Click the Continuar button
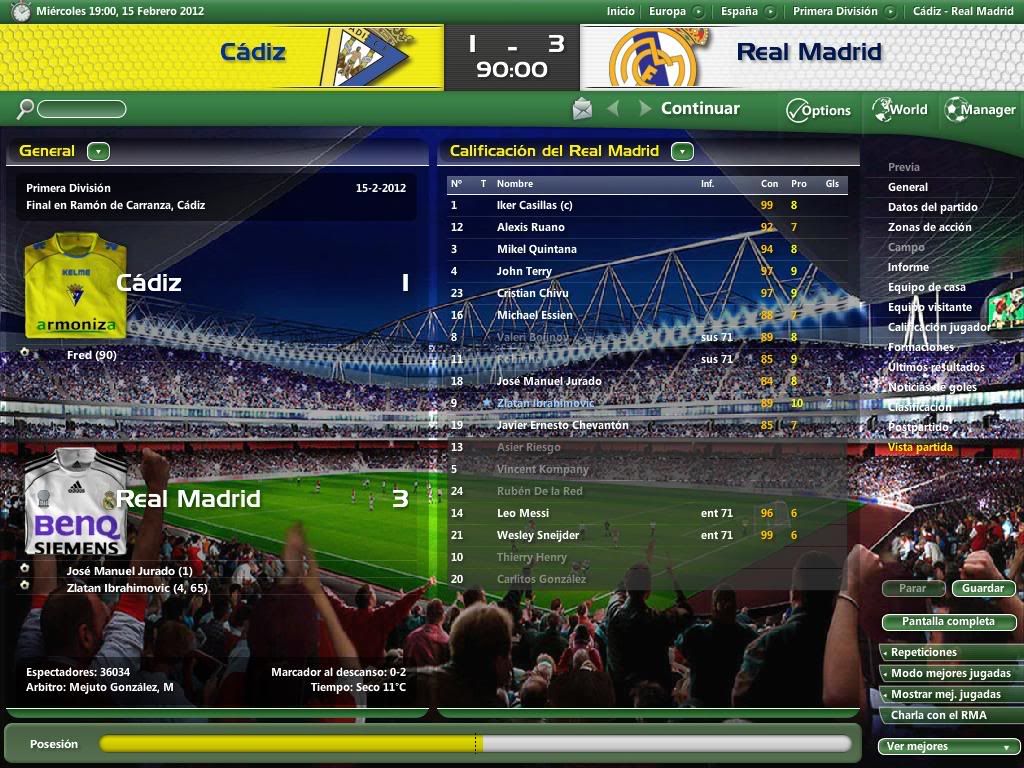This screenshot has height=768, width=1024. pos(700,109)
